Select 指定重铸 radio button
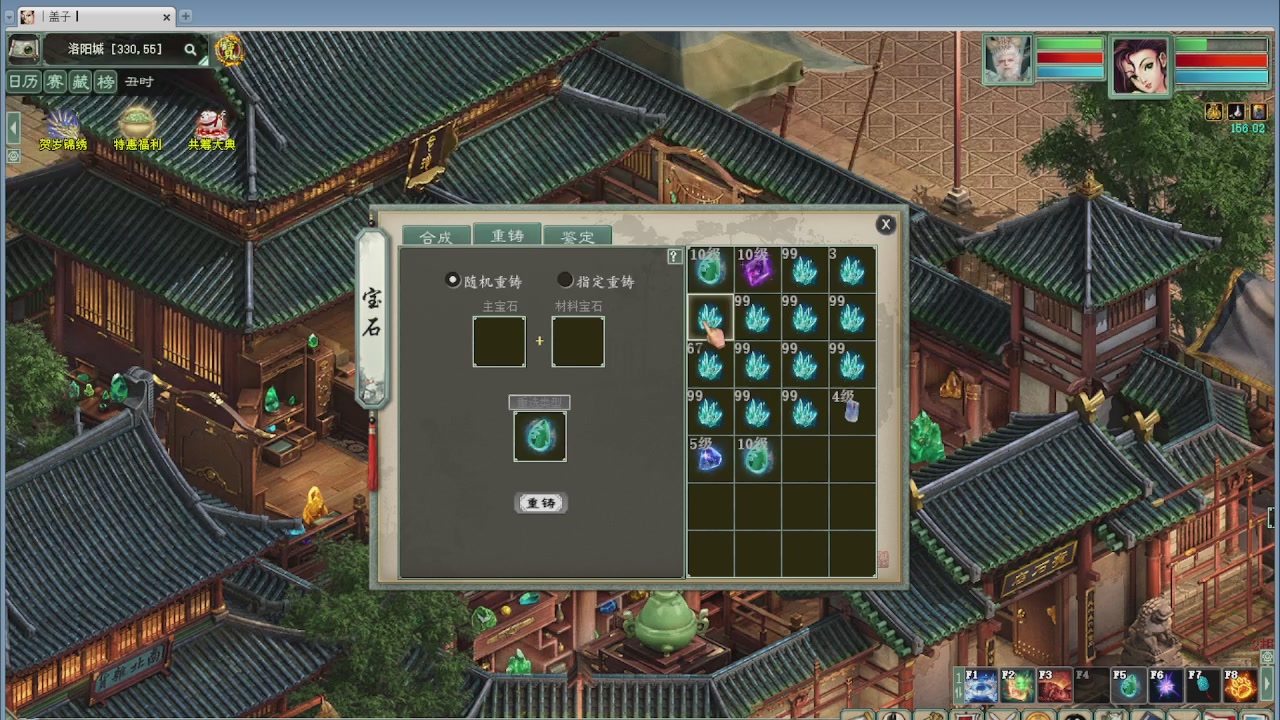Image resolution: width=1280 pixels, height=720 pixels. (565, 280)
